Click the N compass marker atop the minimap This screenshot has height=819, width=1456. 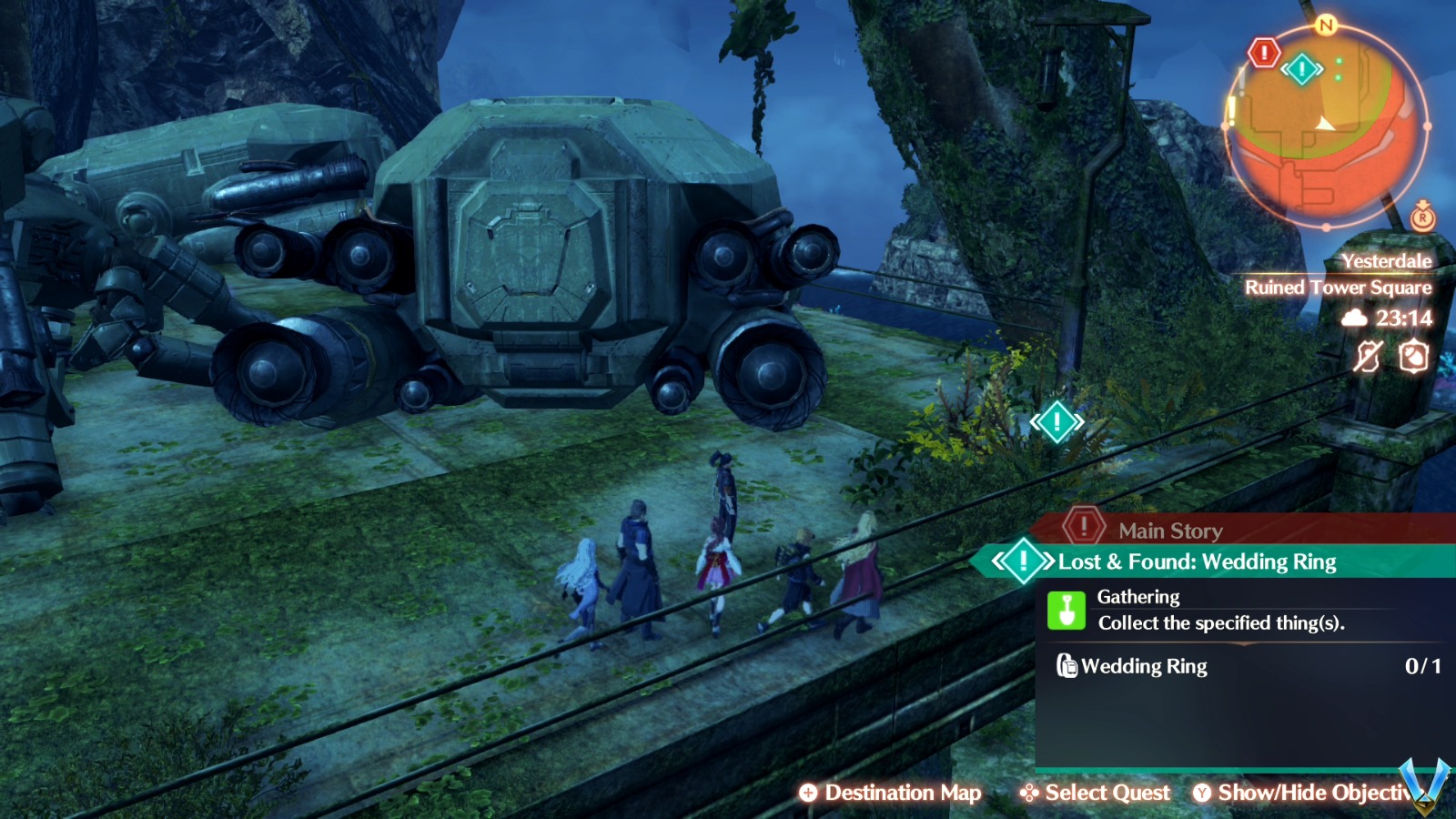[1325, 25]
